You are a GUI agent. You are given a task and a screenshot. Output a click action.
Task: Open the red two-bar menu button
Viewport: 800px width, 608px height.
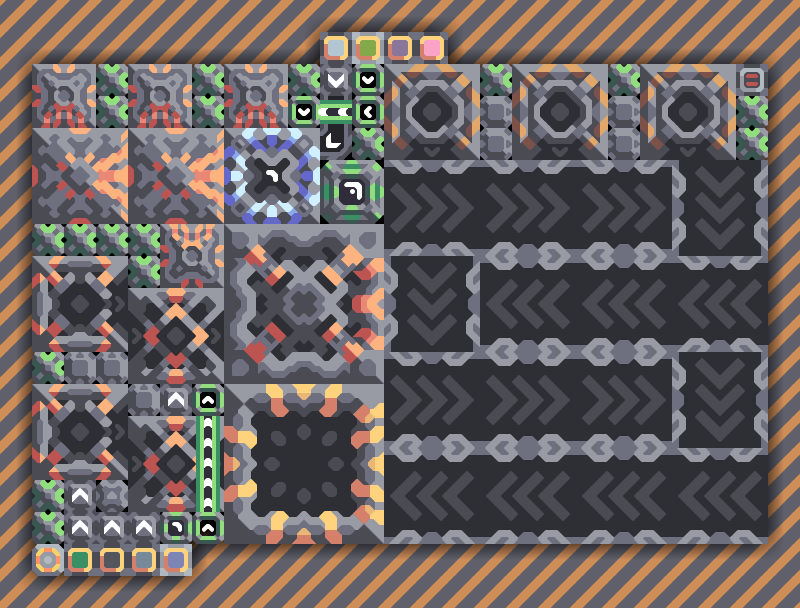pos(751,80)
